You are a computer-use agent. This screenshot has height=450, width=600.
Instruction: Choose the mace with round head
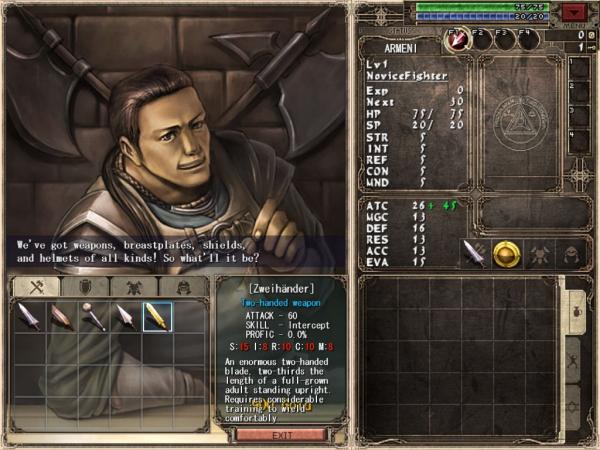click(92, 317)
